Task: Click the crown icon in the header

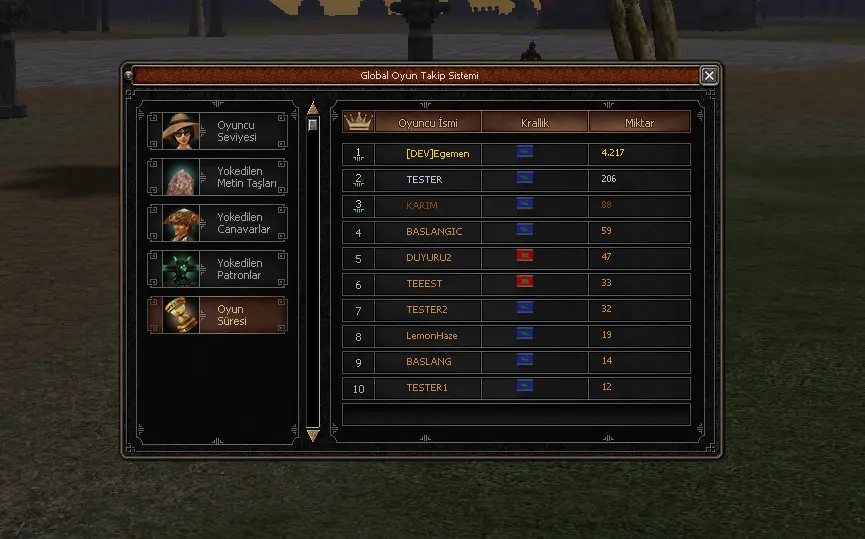Action: tap(358, 122)
